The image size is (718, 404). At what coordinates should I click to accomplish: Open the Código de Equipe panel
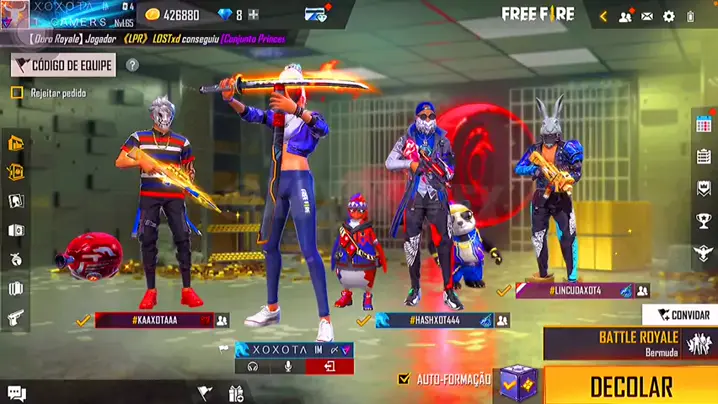63,65
